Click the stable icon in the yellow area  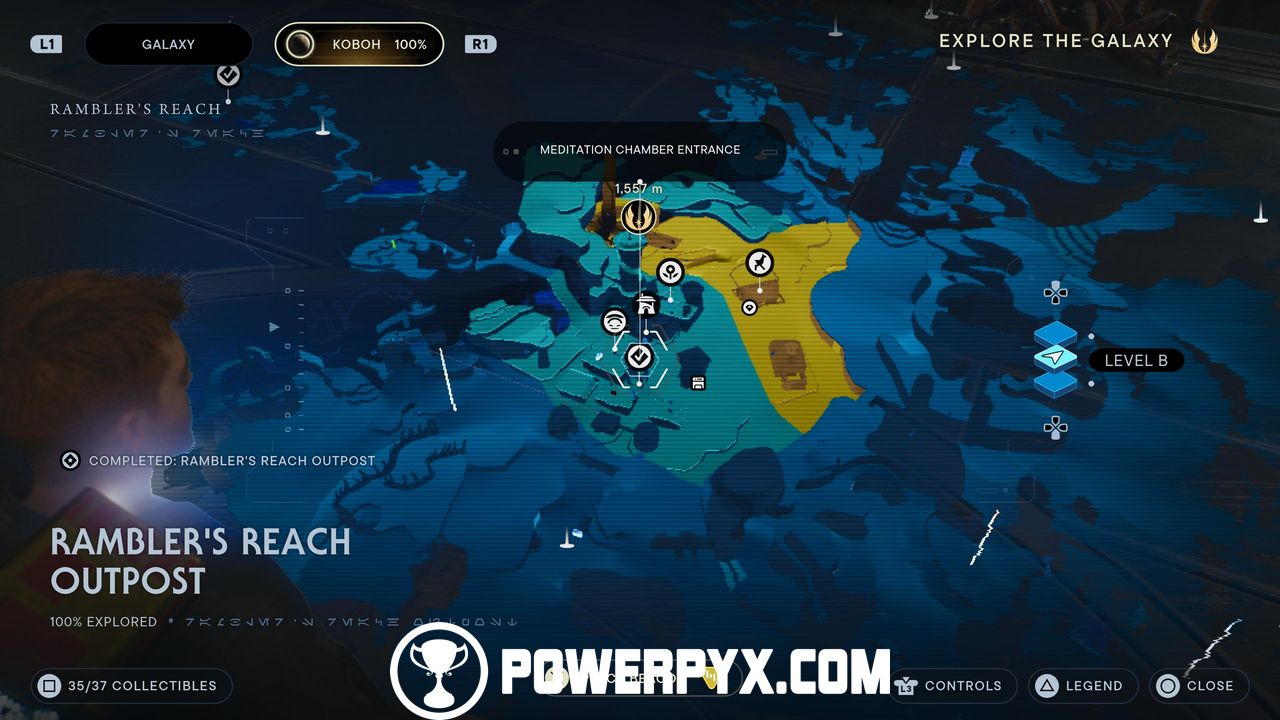[759, 264]
